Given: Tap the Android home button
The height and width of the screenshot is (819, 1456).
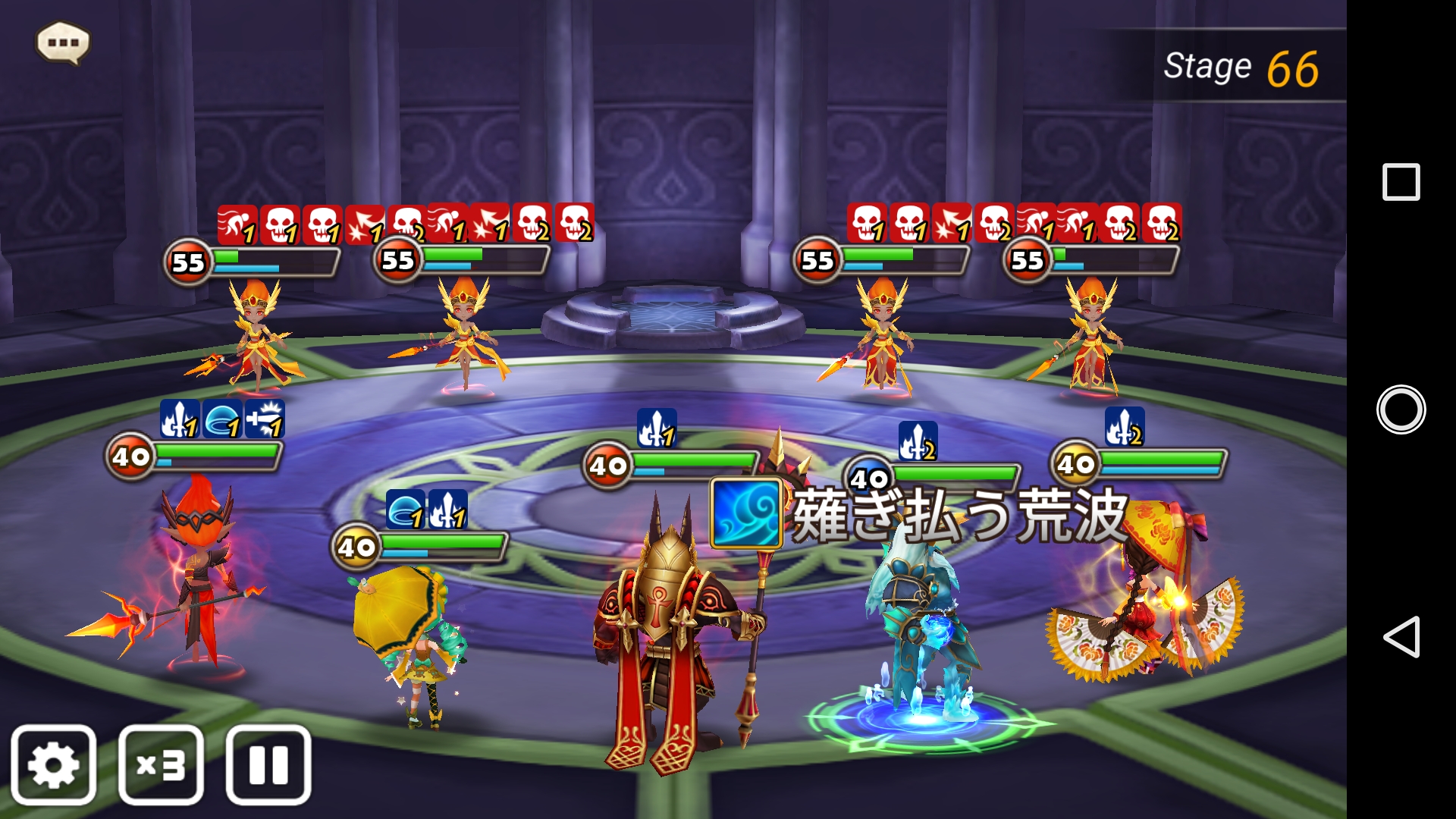Looking at the screenshot, I should (1401, 409).
